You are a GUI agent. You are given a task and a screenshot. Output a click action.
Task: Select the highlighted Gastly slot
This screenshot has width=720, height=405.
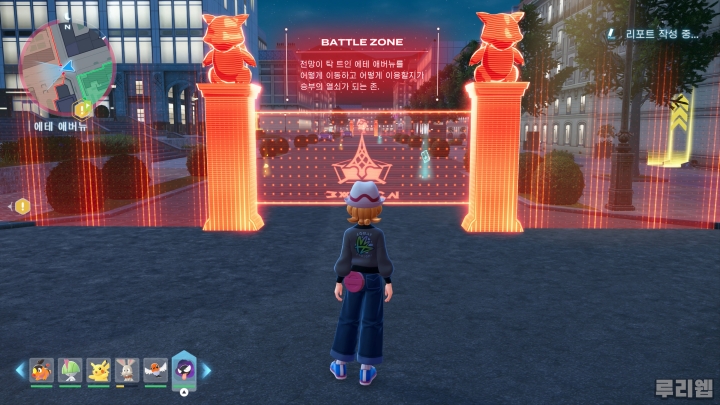pyautogui.click(x=184, y=368)
